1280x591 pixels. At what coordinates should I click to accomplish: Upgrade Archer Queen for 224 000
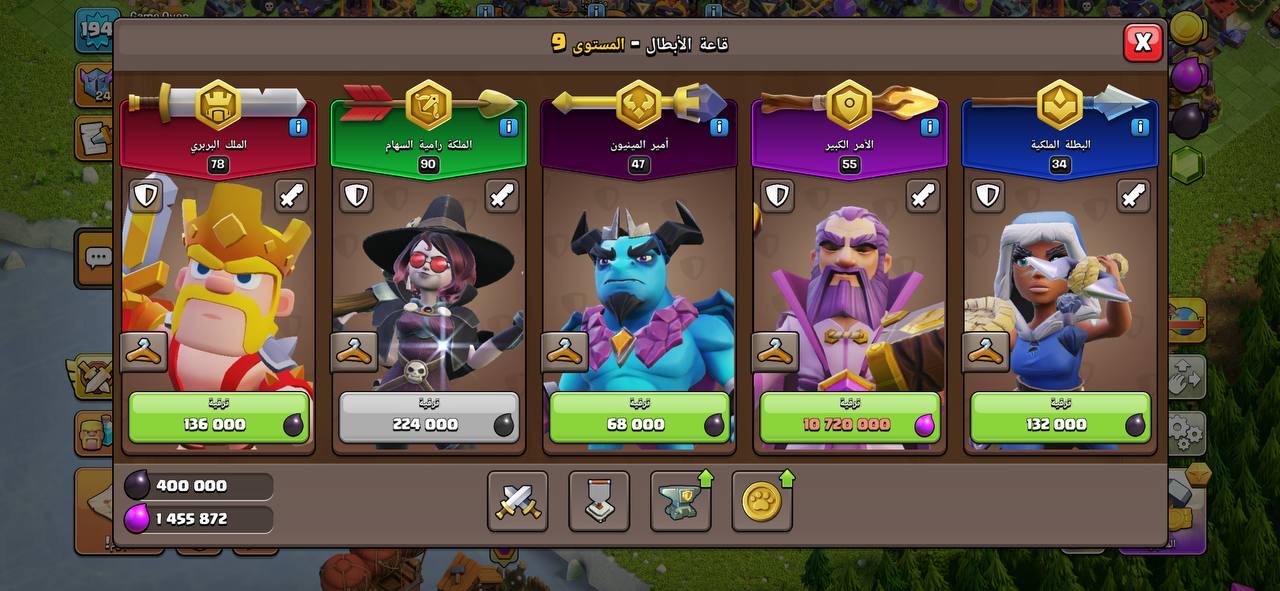(429, 417)
